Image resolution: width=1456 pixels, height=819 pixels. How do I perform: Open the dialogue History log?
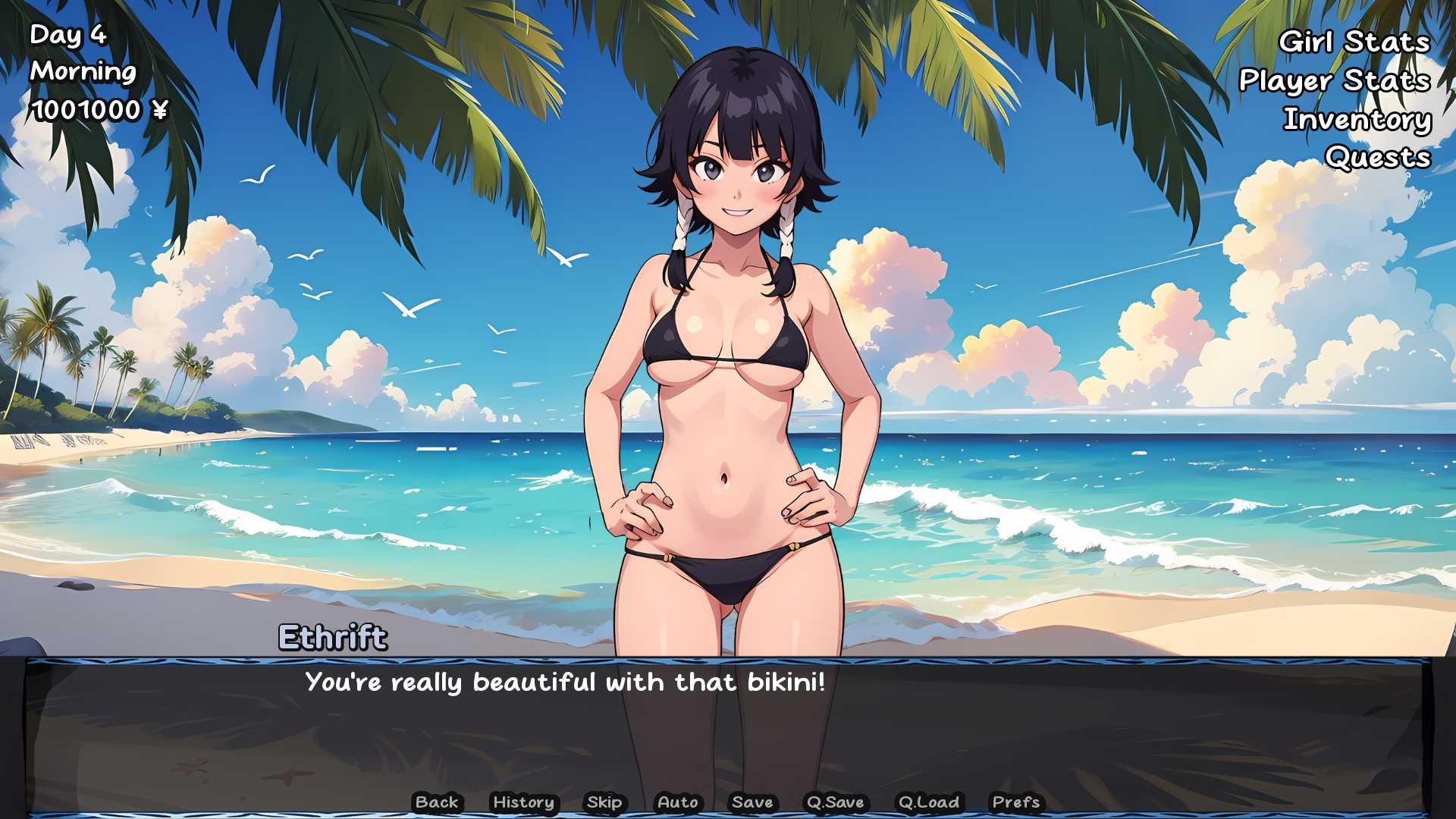pyautogui.click(x=523, y=802)
